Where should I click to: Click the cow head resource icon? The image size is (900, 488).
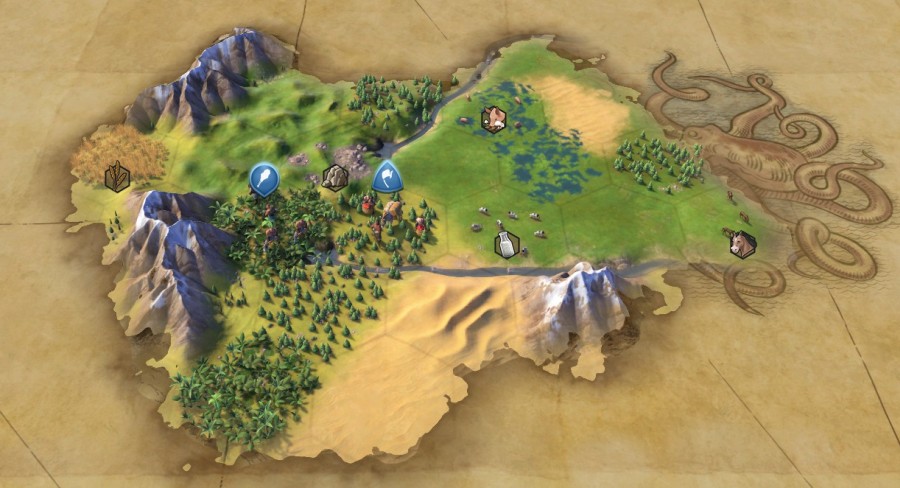(x=493, y=119)
